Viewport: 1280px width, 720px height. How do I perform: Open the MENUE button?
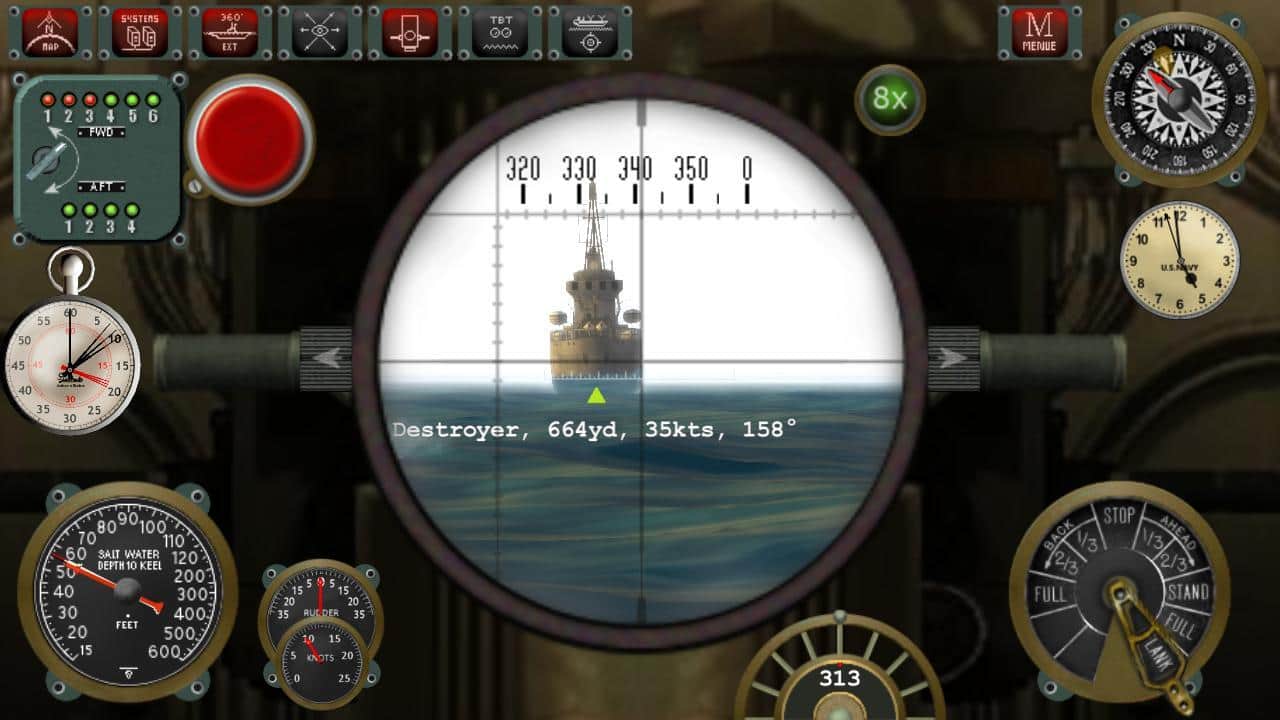coord(1039,32)
